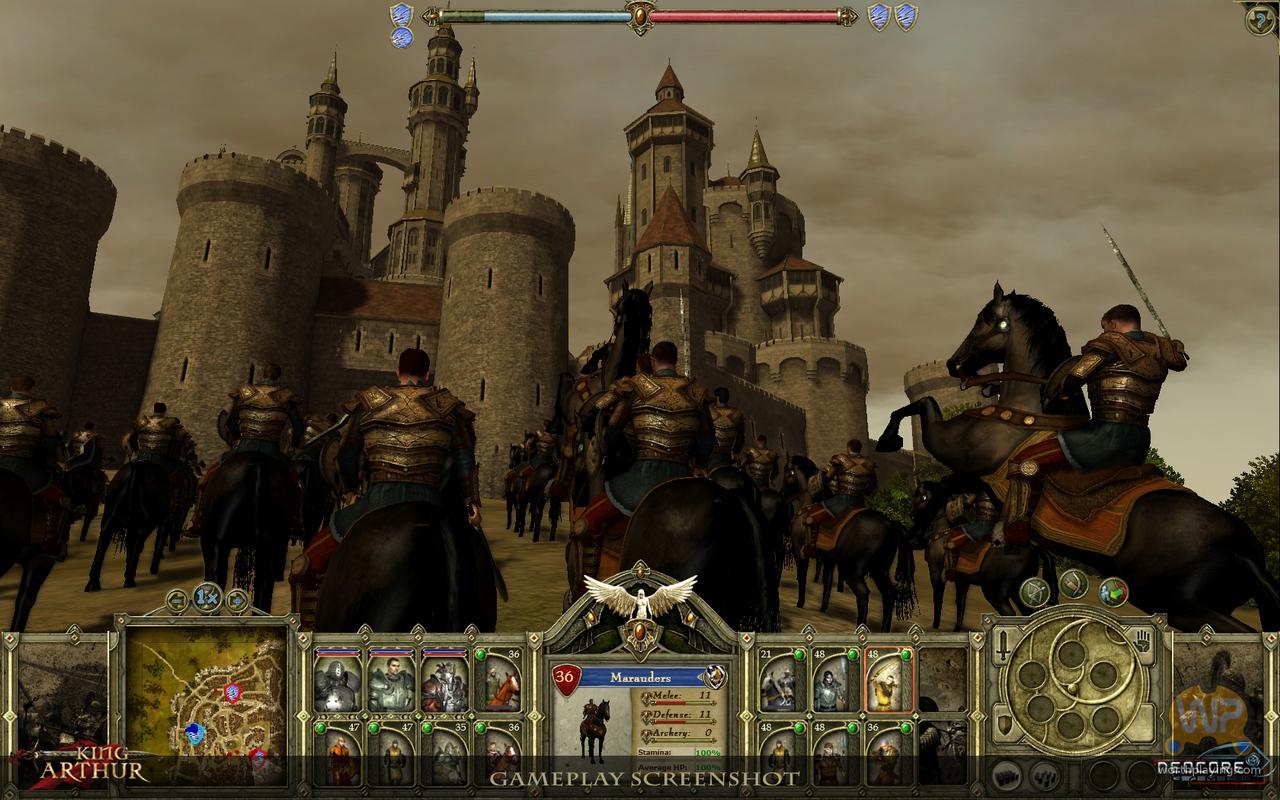This screenshot has width=1280, height=800.
Task: Select the unit card showing 21 soldiers
Action: [x=782, y=681]
